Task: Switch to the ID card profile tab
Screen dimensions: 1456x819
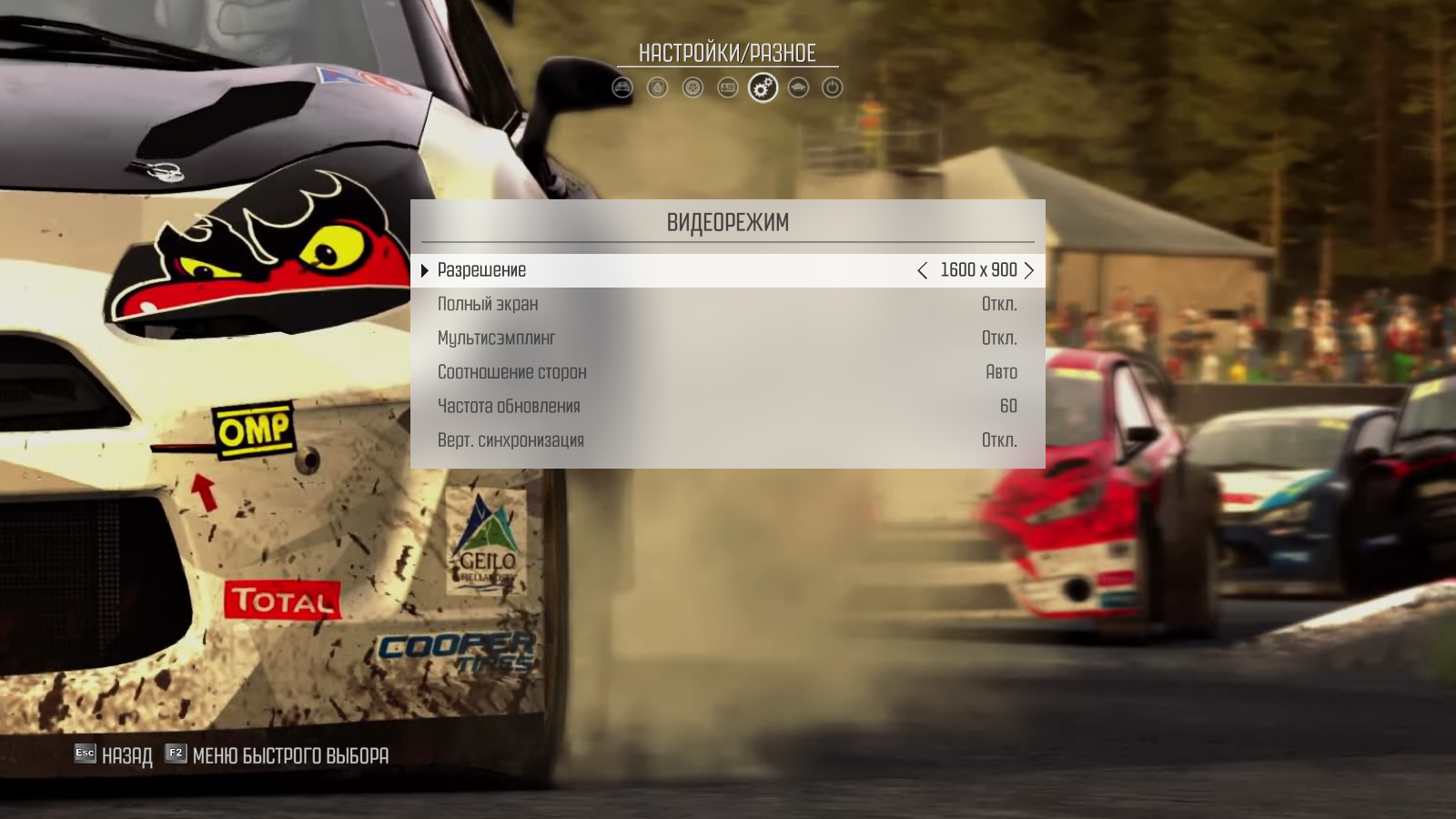Action: point(727,87)
